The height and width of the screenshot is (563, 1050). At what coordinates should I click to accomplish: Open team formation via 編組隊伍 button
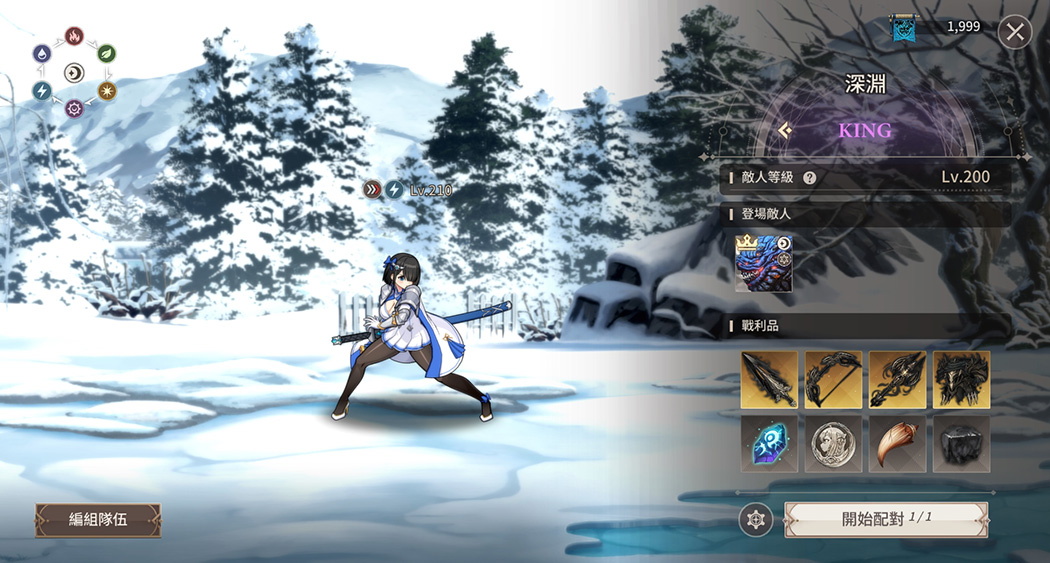[x=98, y=520]
